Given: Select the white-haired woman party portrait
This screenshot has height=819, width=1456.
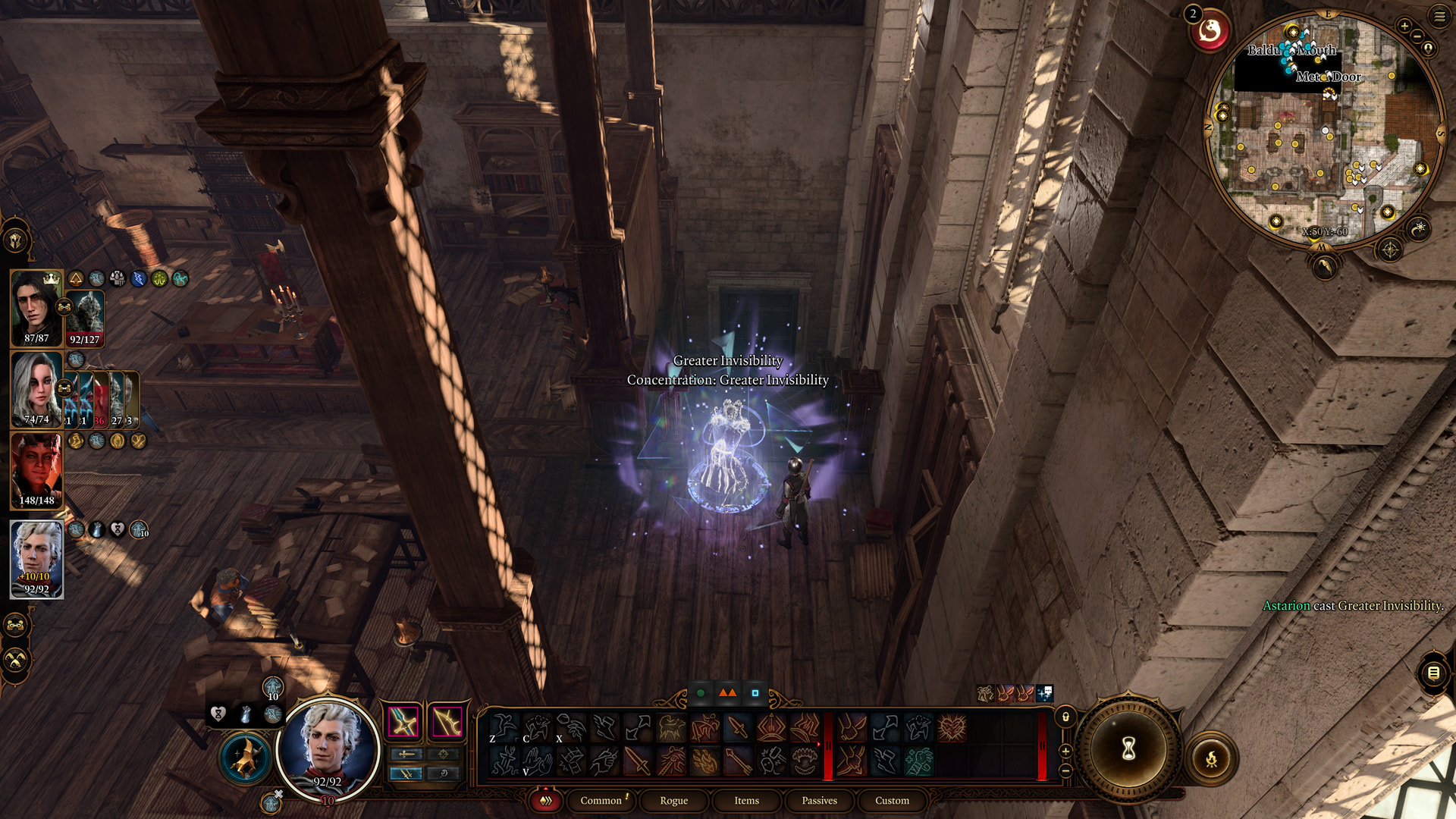Looking at the screenshot, I should click(x=36, y=389).
